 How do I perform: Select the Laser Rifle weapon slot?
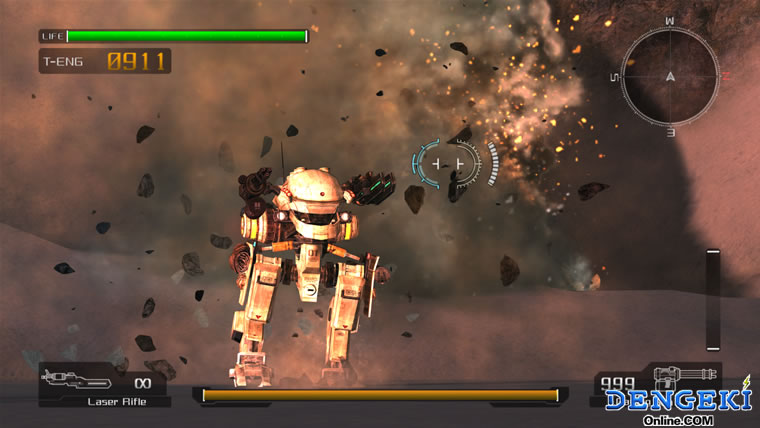(x=104, y=385)
